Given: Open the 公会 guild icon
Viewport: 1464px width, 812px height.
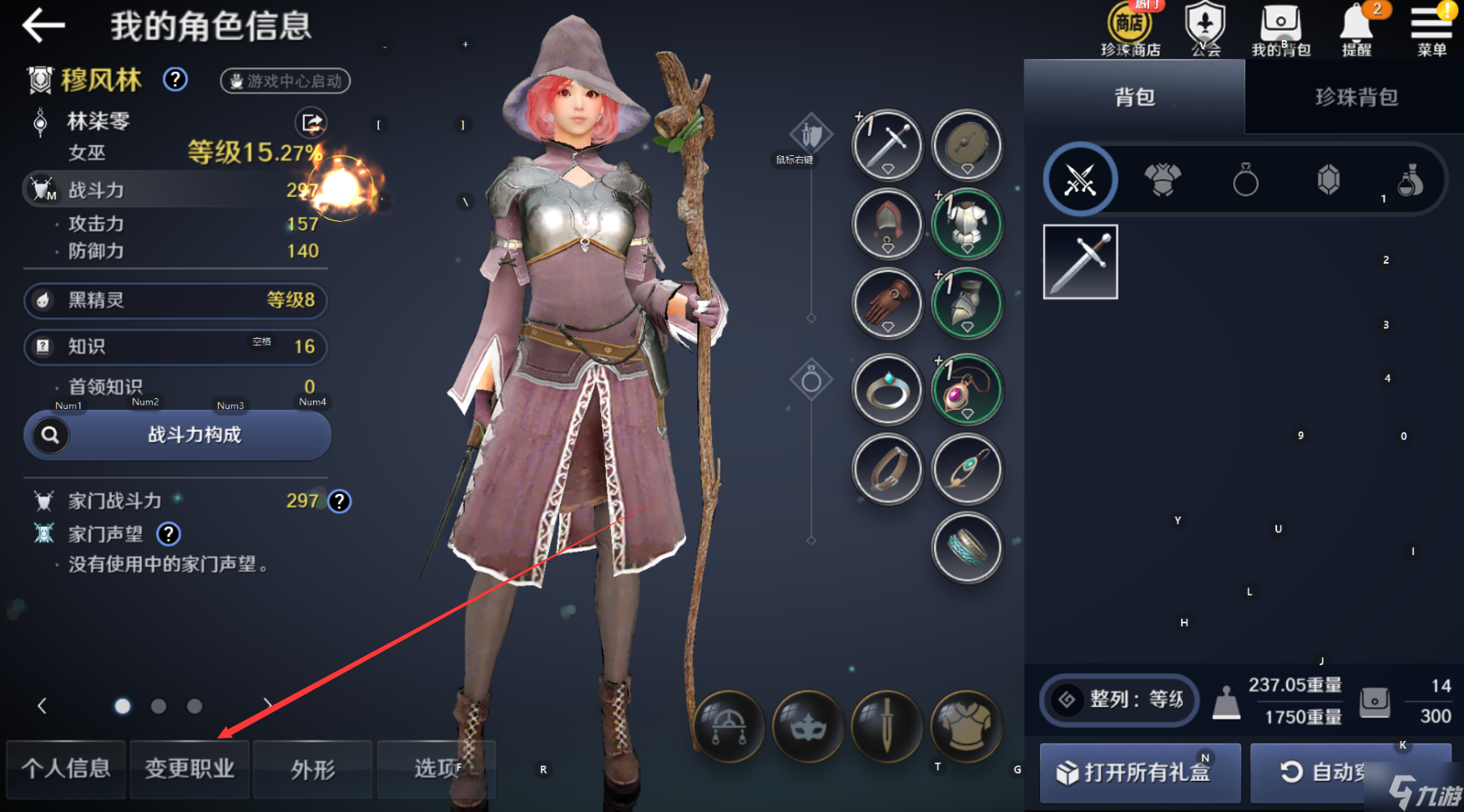Looking at the screenshot, I should [x=1205, y=29].
